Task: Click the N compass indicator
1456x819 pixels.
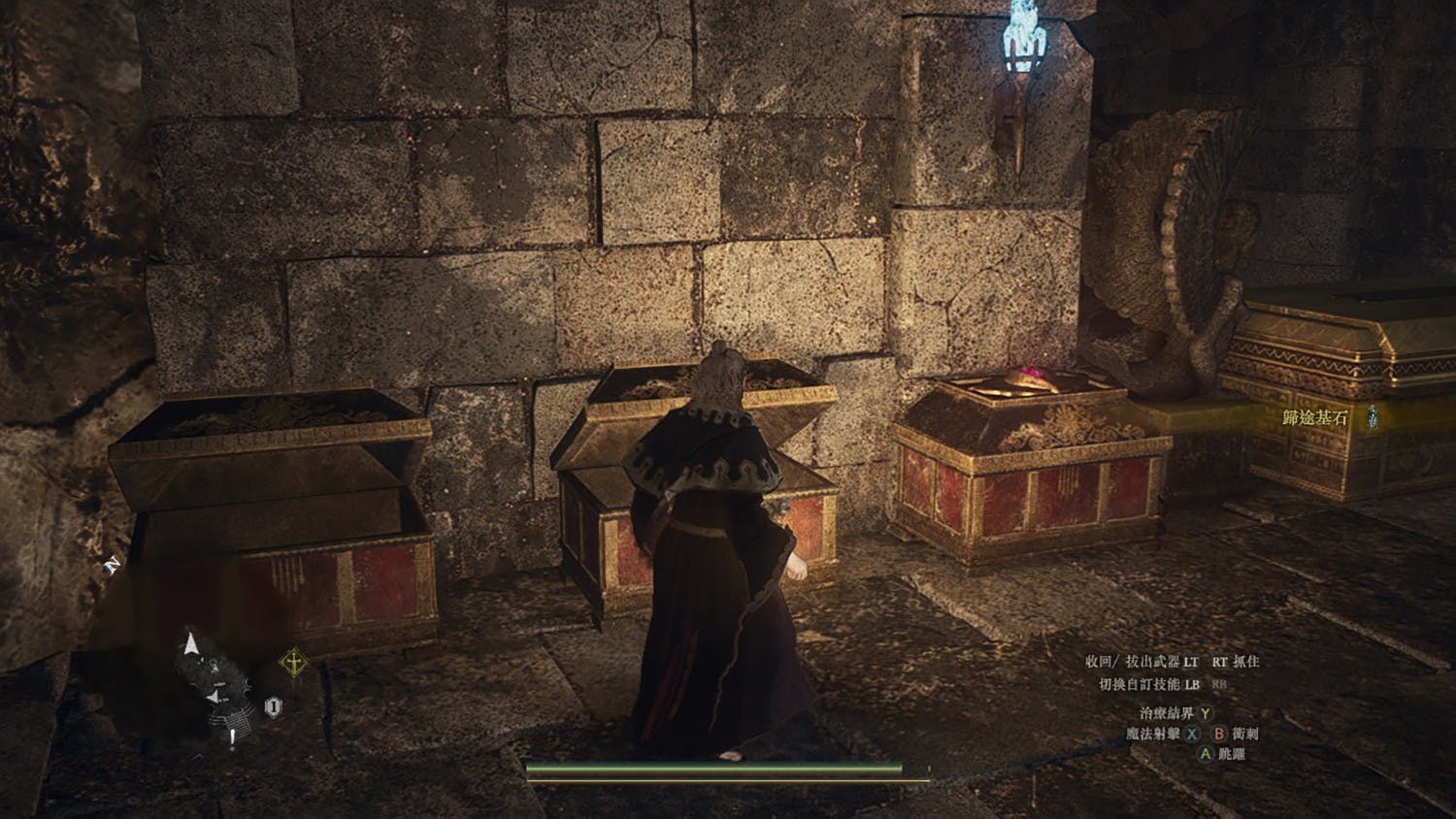Action: point(112,566)
